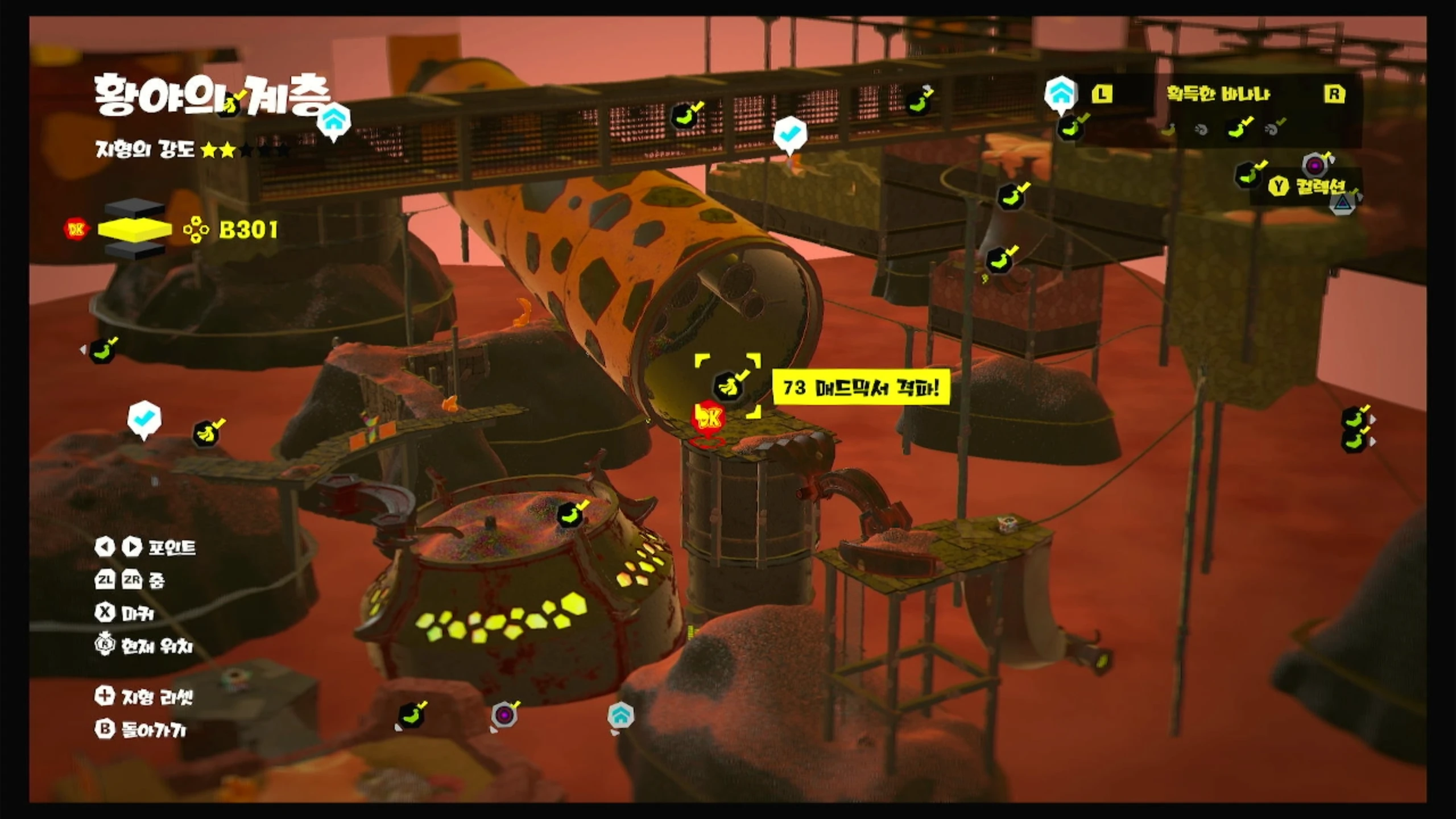
Task: Select the purple disc marker above 컬렉션
Action: point(1315,166)
